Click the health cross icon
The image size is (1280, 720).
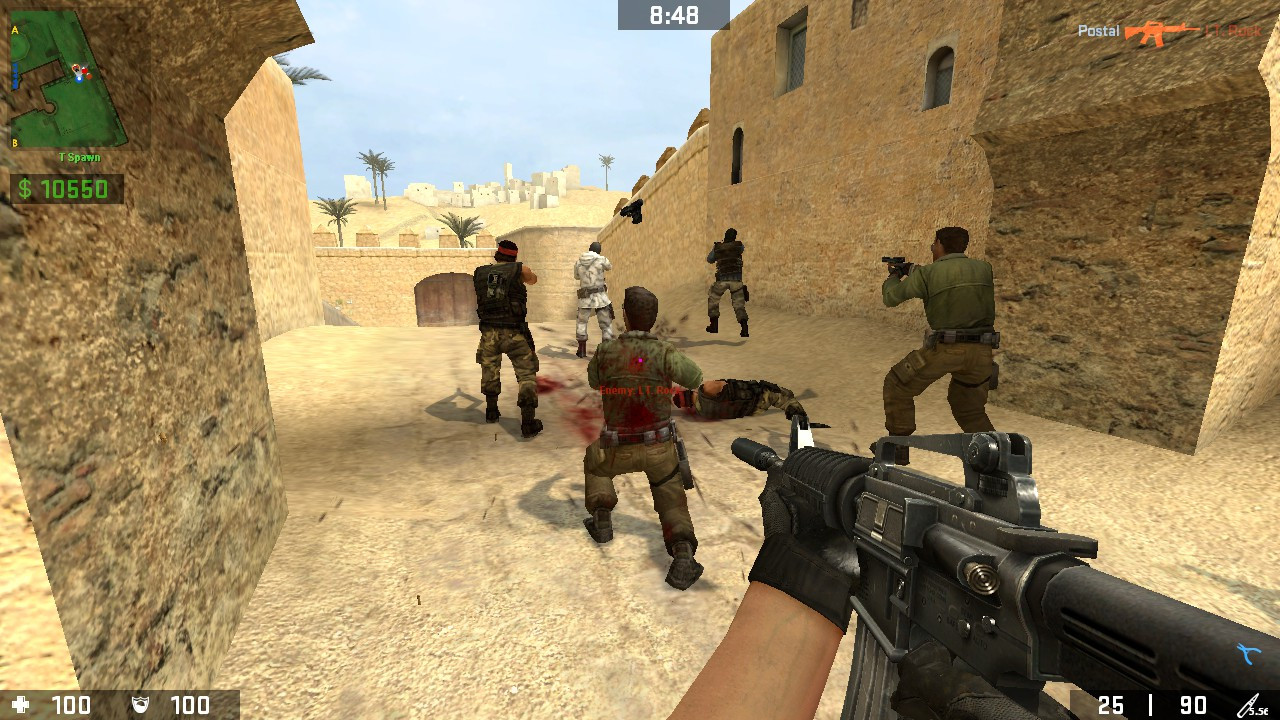[20, 703]
